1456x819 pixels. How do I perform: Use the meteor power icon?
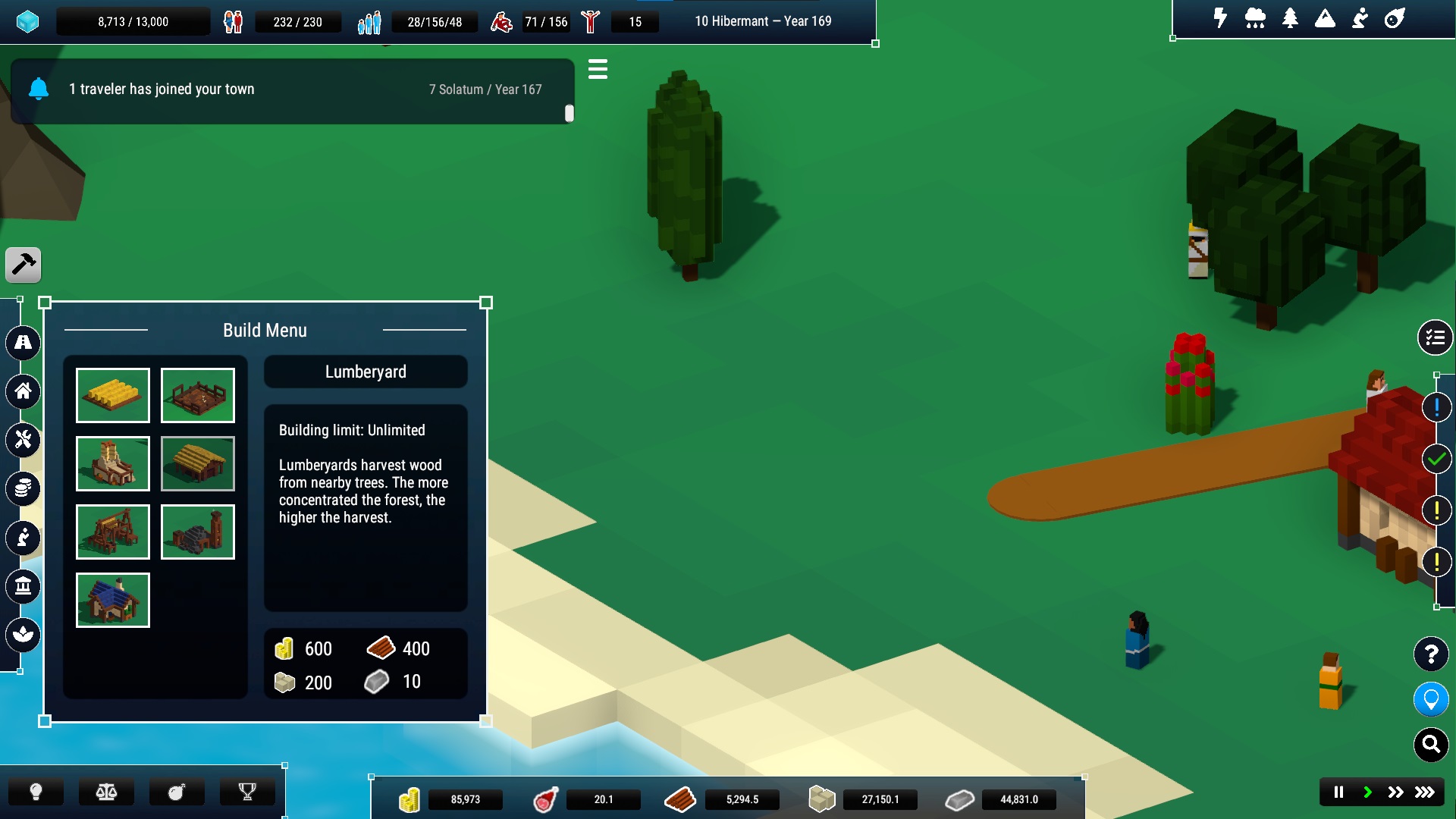coord(1395,18)
